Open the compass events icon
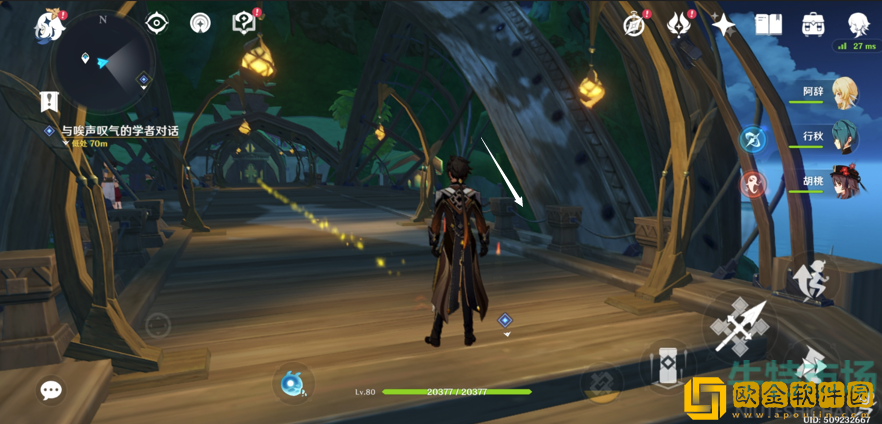This screenshot has width=882, height=424. (634, 24)
